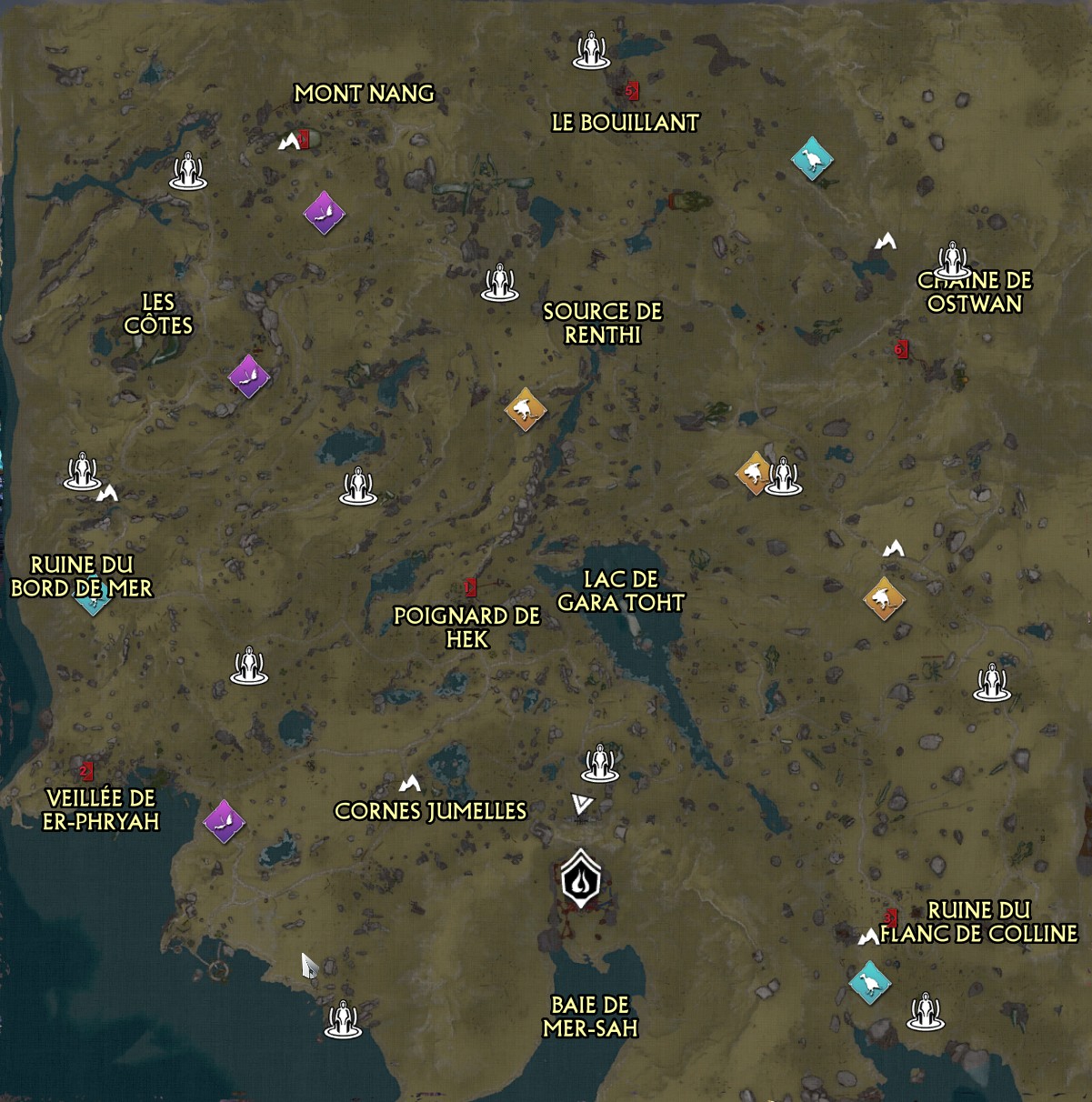Click the statue marker at Chaîne de Ostwan
This screenshot has height=1102, width=1092.
(952, 260)
